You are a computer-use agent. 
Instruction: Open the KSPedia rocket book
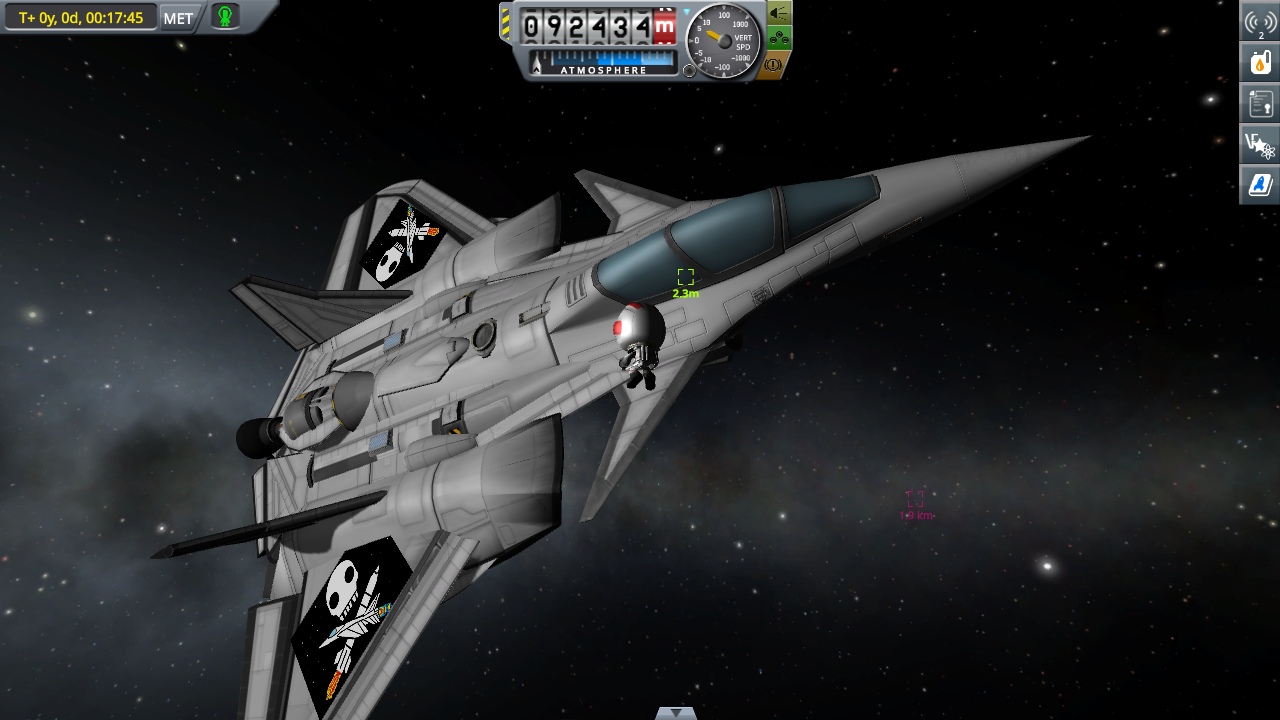click(1260, 185)
